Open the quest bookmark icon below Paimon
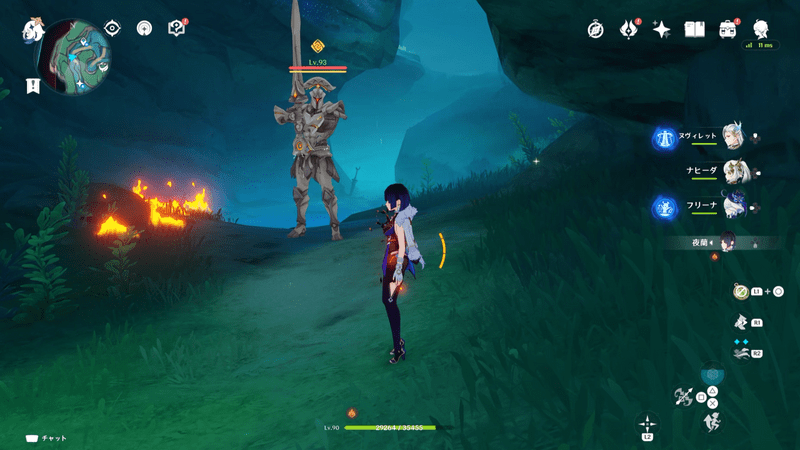800x450 pixels. point(33,85)
